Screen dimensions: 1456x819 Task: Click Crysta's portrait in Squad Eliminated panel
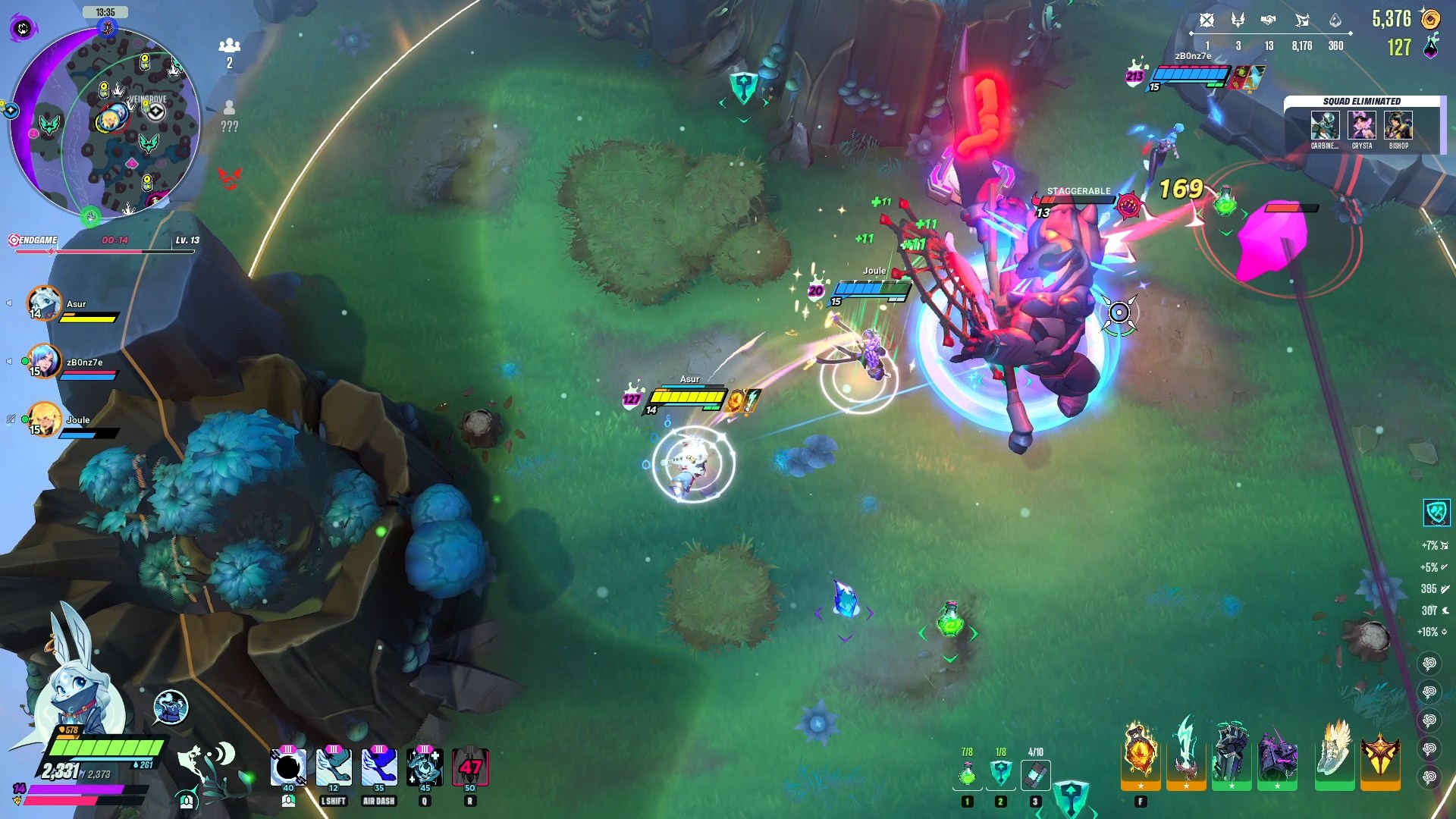(x=1362, y=125)
